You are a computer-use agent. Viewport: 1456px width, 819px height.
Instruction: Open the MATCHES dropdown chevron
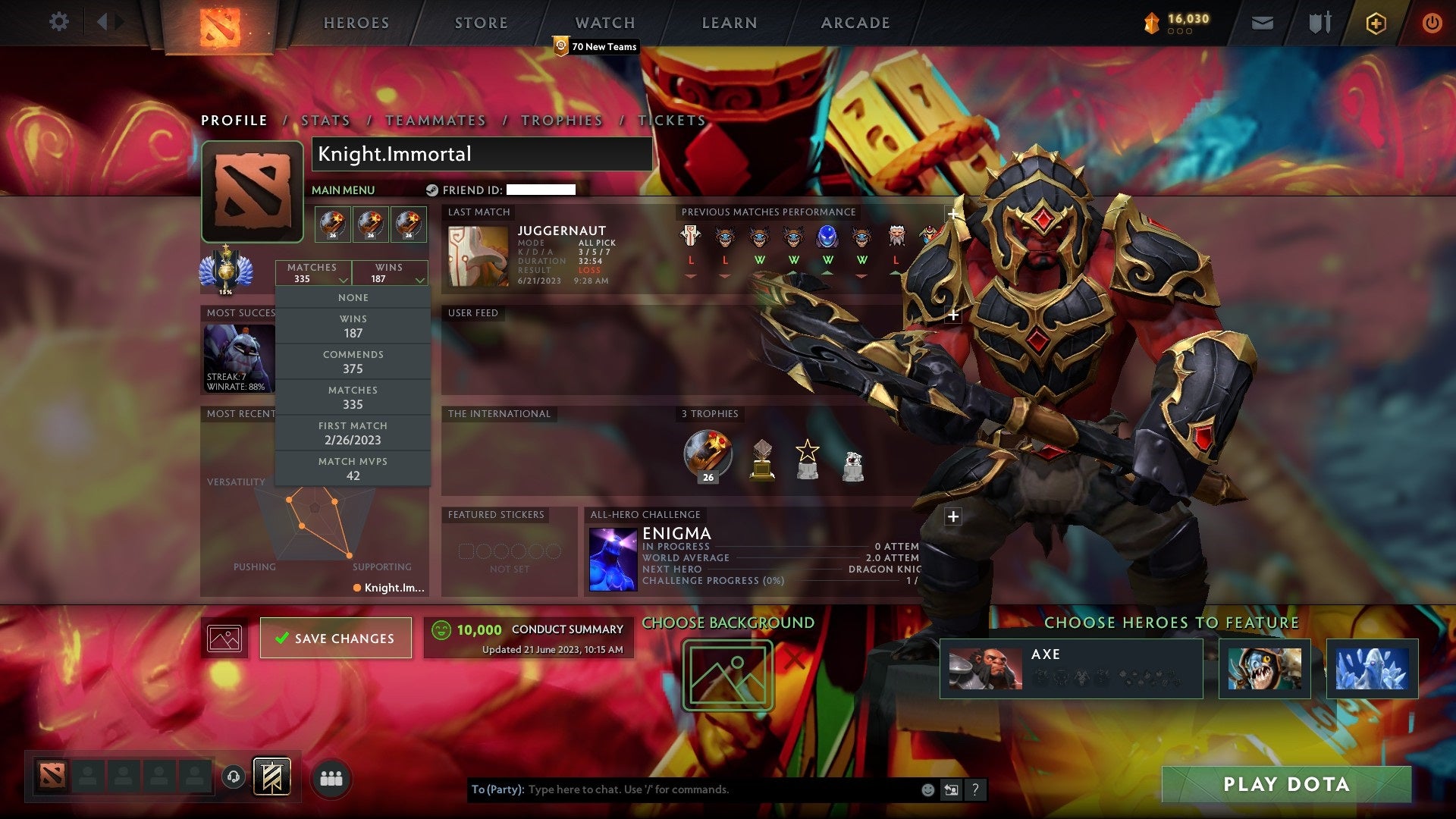343,279
